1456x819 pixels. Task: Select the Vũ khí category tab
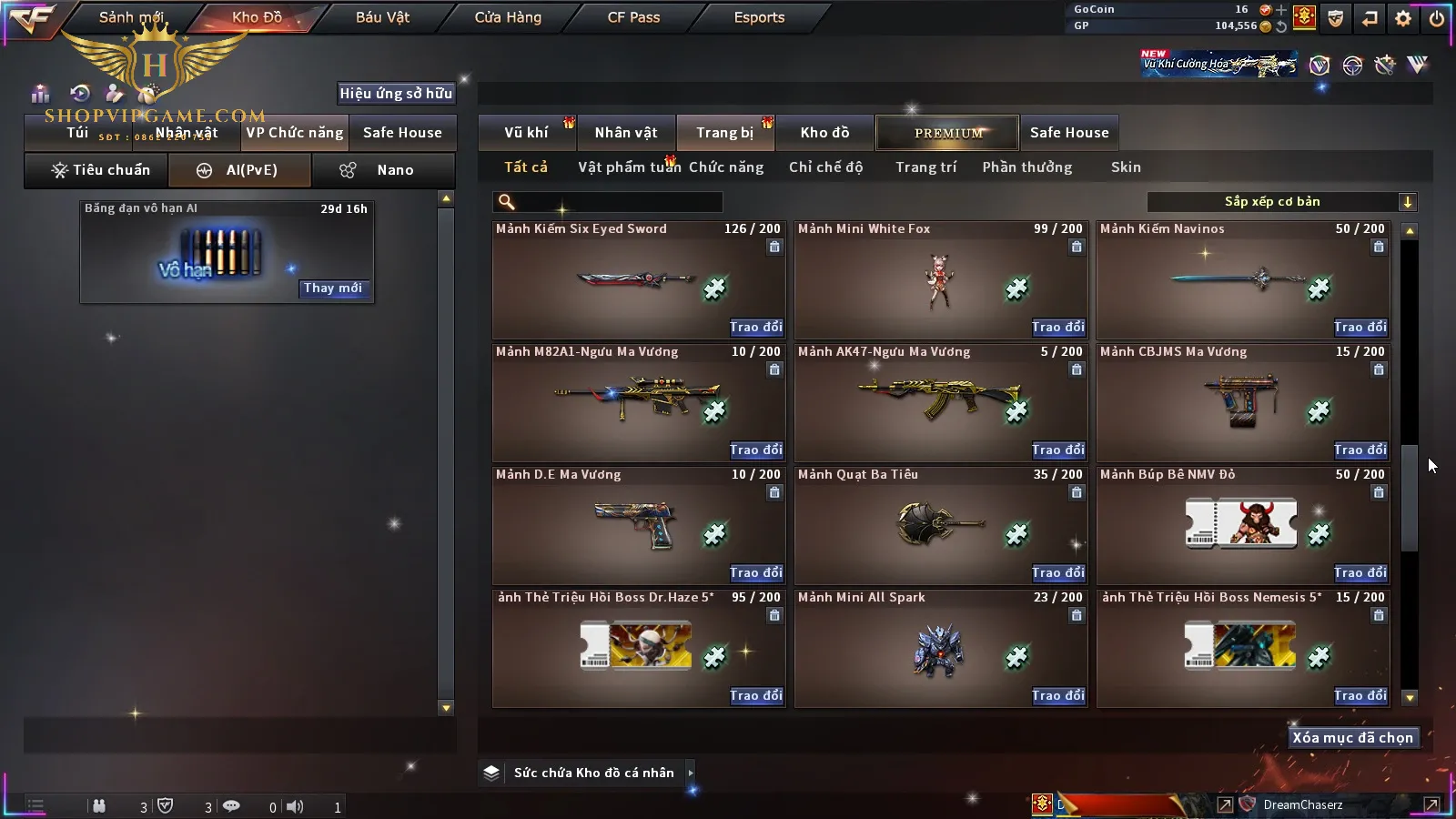pos(526,133)
